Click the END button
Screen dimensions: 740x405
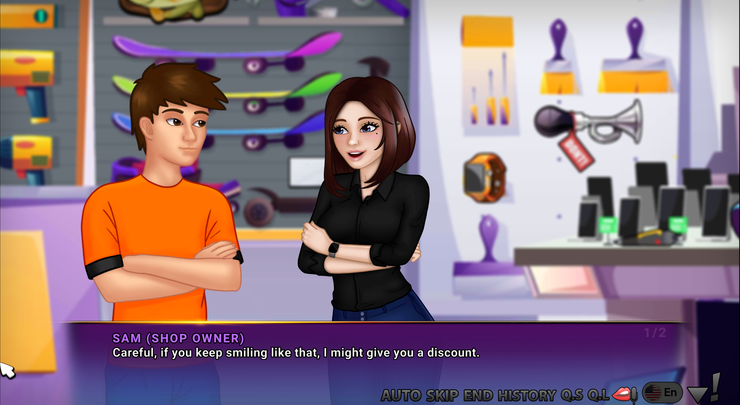click(480, 394)
